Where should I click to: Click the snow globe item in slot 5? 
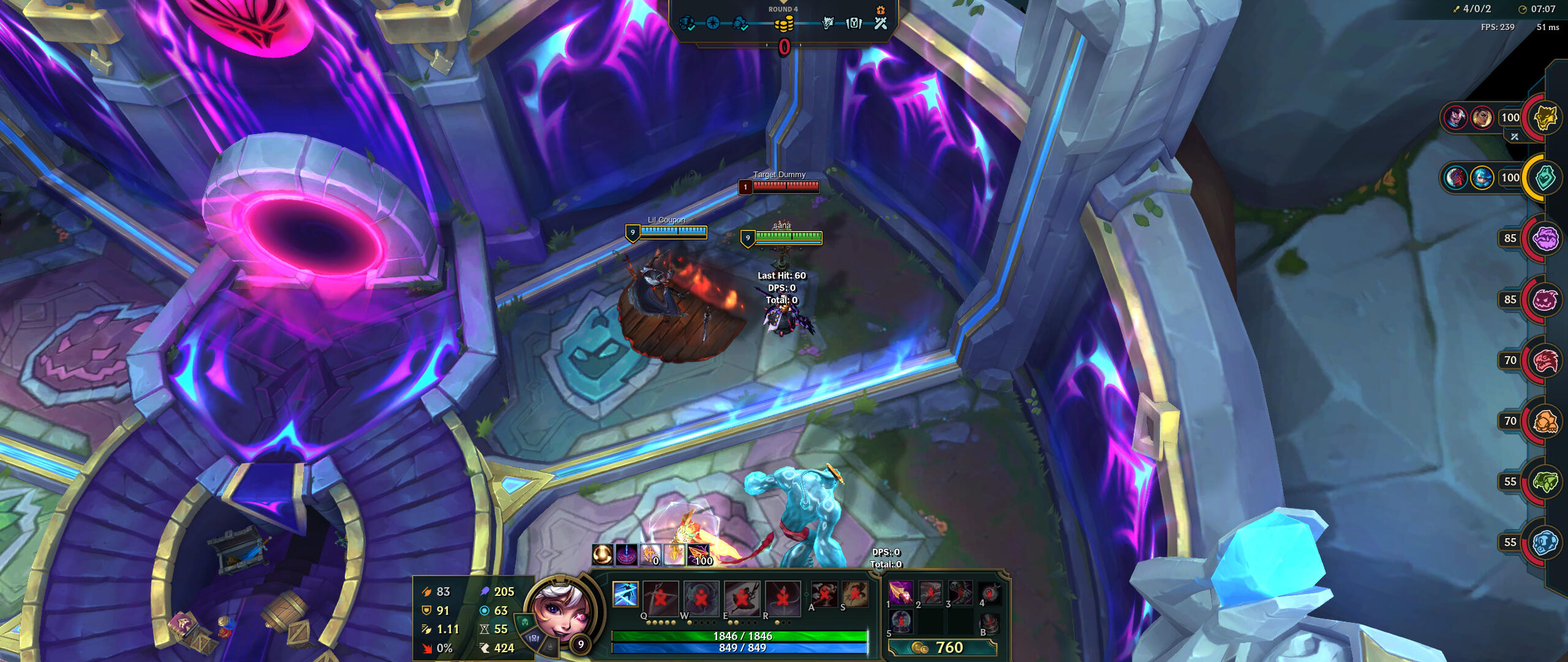tap(900, 622)
